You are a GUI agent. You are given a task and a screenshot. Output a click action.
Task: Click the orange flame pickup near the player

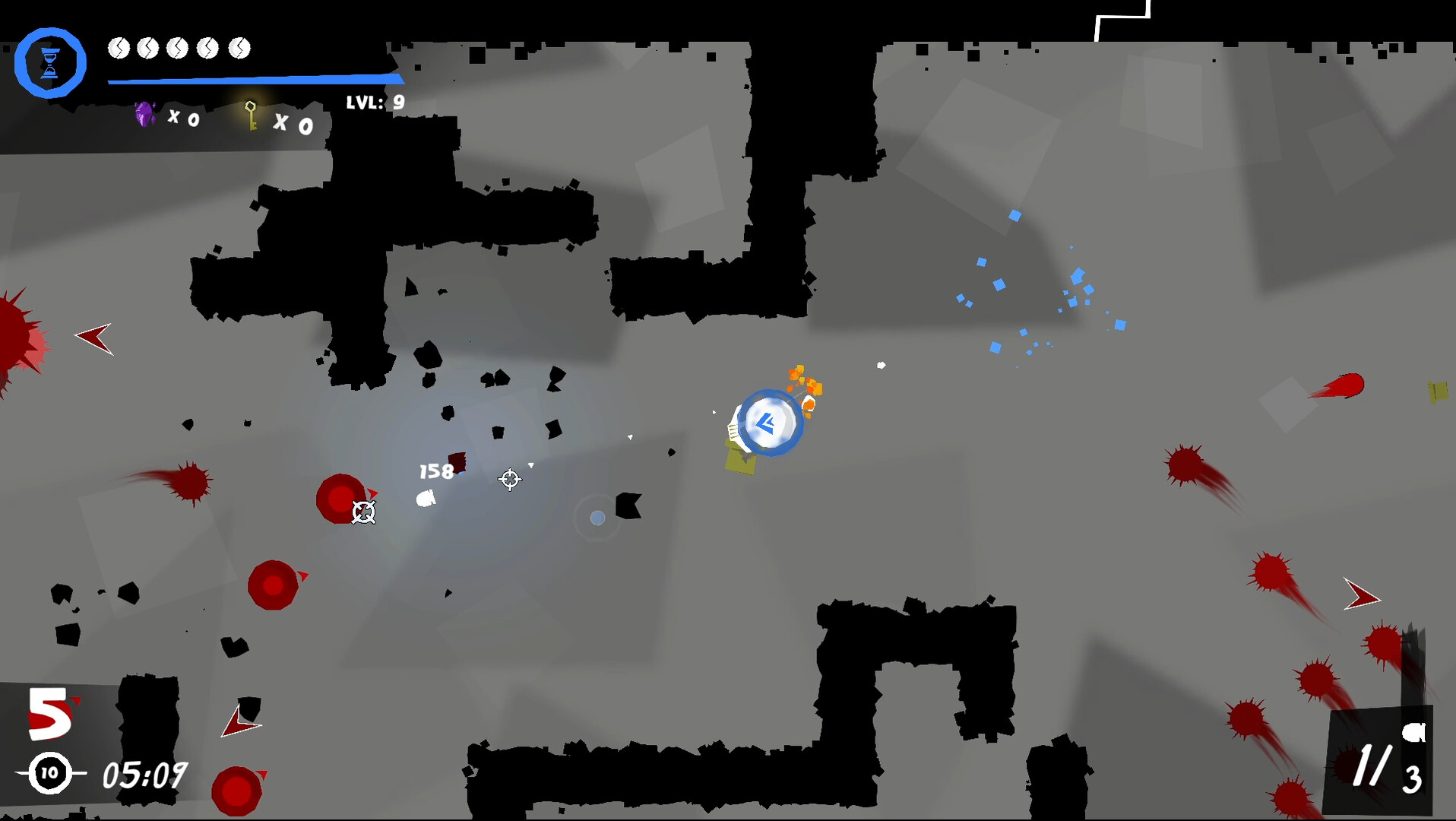pos(802,384)
